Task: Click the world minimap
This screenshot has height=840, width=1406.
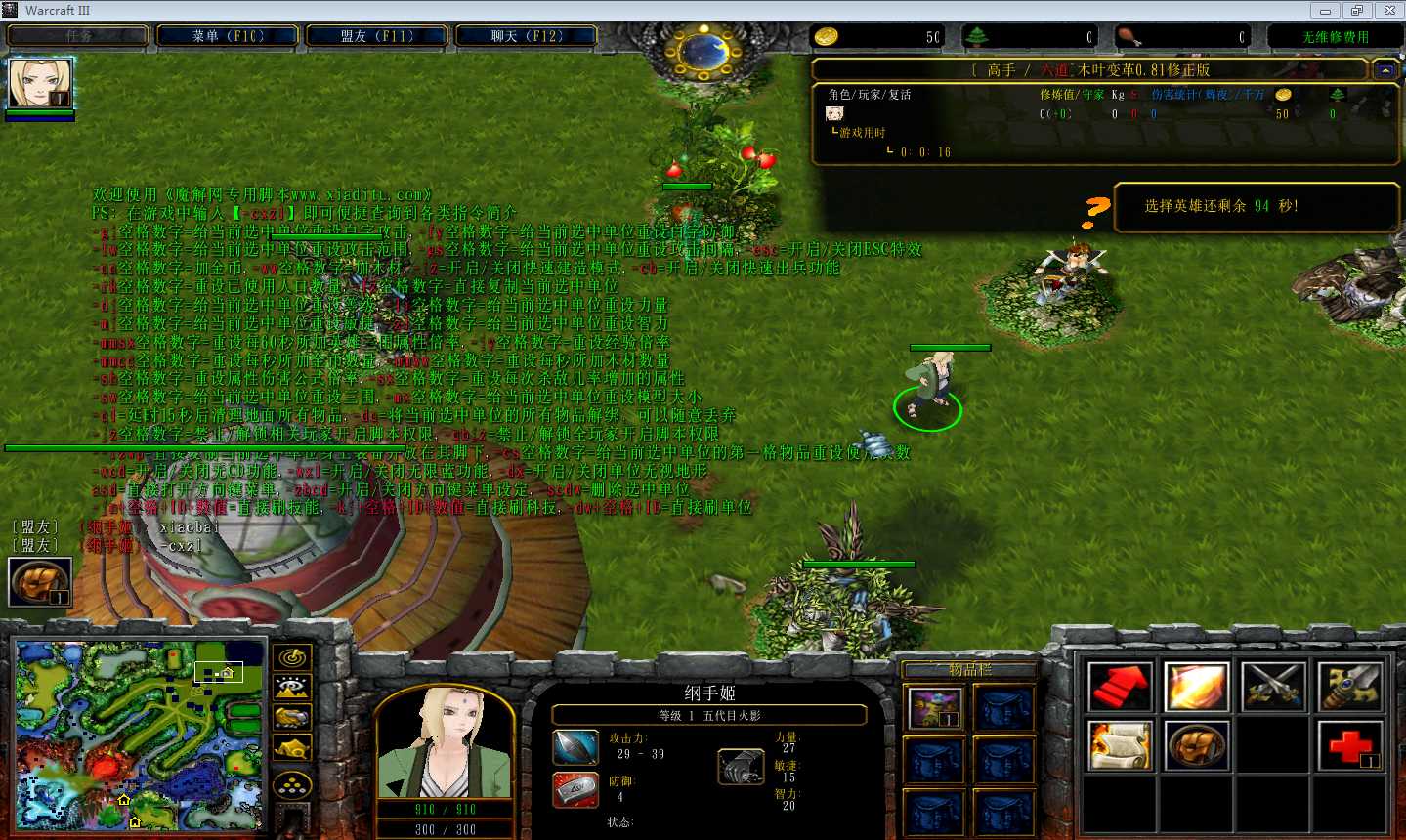Action: pyautogui.click(x=140, y=735)
